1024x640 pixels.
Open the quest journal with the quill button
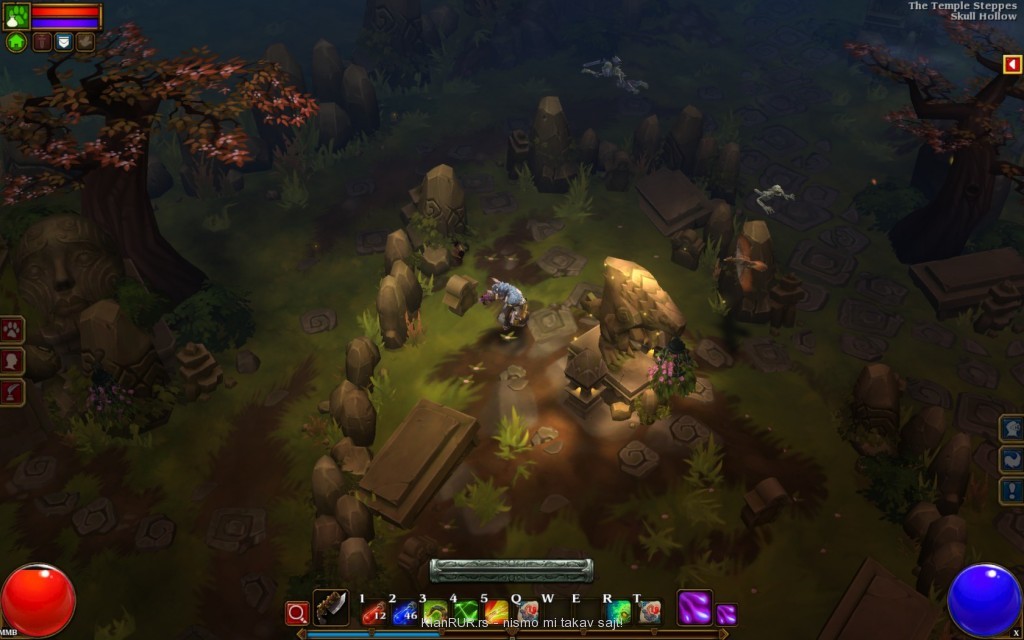coord(13,391)
